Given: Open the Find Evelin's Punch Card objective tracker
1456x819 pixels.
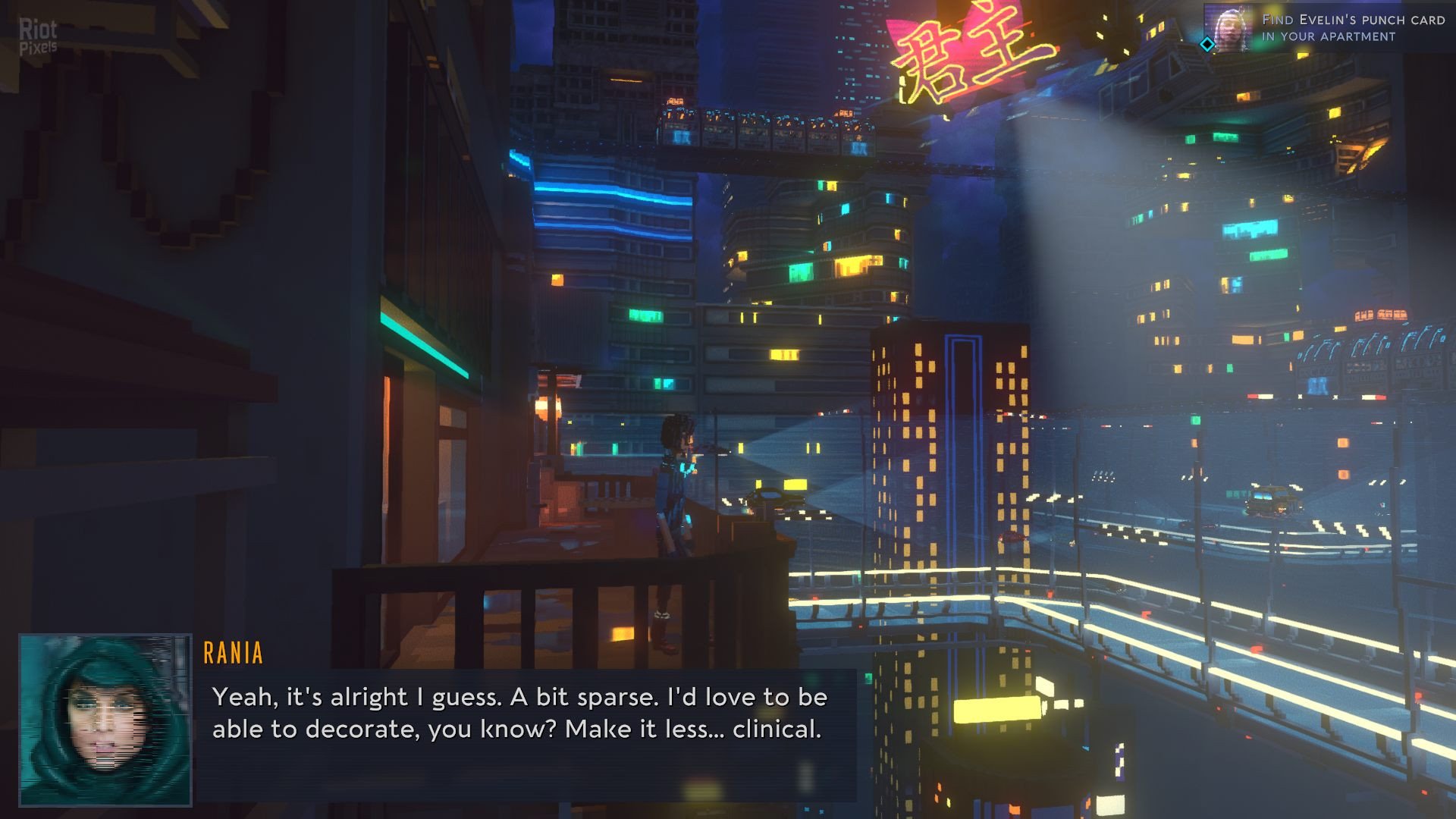Looking at the screenshot, I should 1352,28.
